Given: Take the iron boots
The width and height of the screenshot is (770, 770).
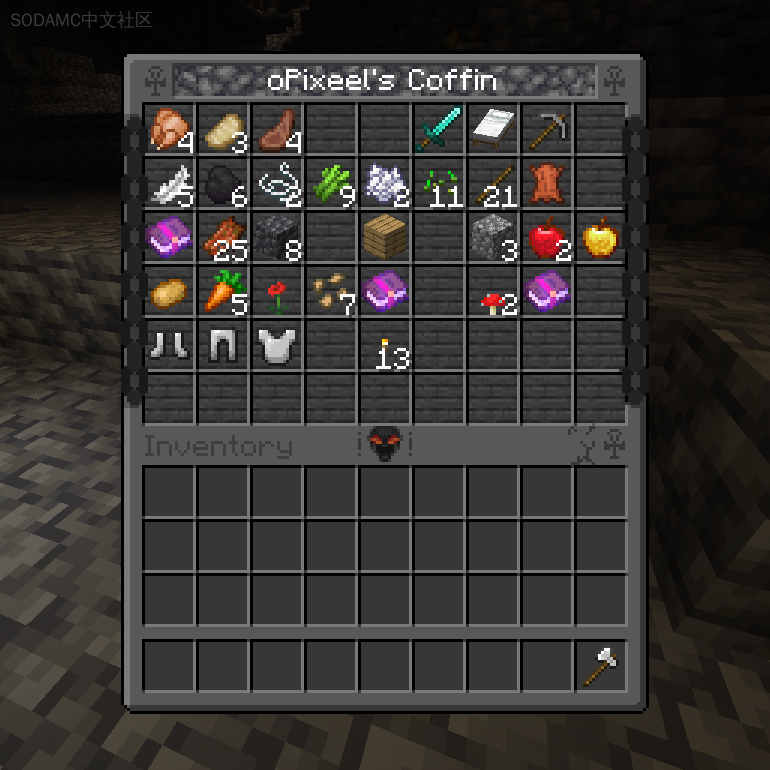Looking at the screenshot, I should point(169,345).
